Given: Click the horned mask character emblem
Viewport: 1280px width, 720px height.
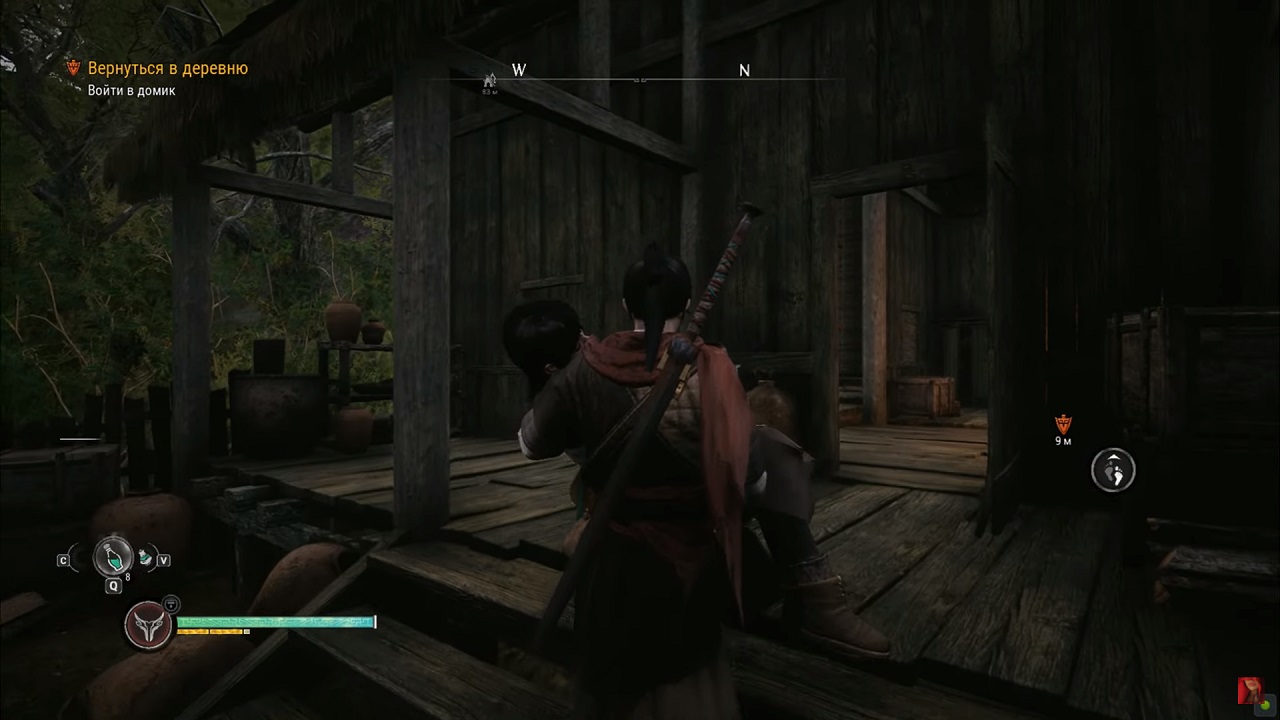Looking at the screenshot, I should pos(148,625).
